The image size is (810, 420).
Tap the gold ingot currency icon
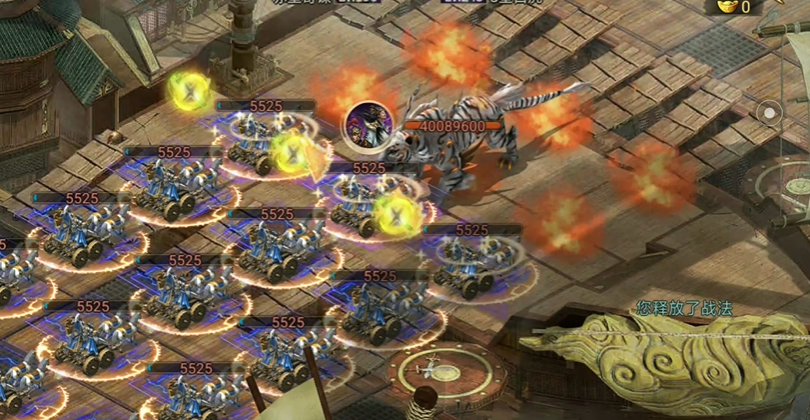[x=727, y=7]
